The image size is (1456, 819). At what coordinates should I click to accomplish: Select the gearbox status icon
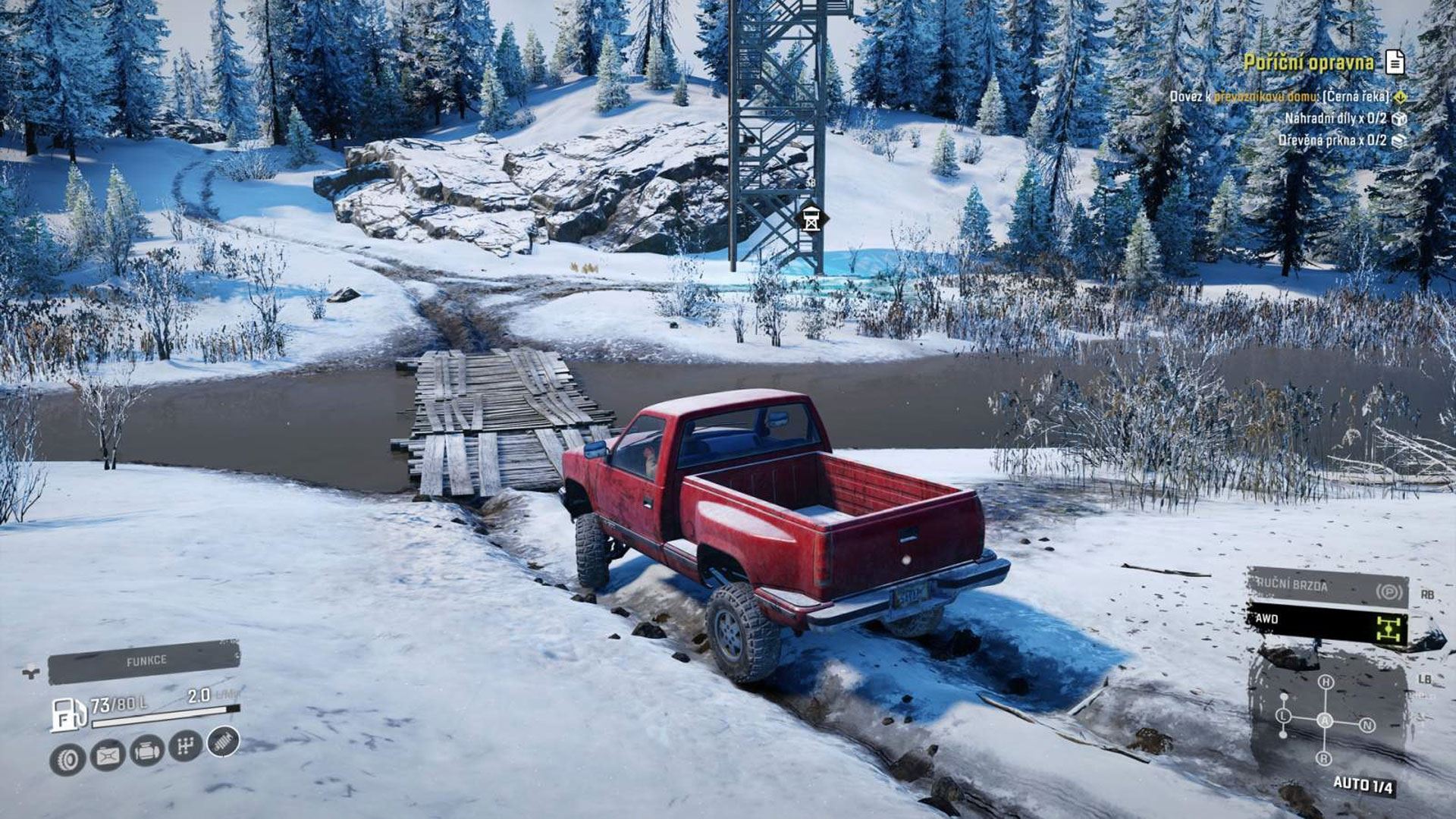(x=185, y=746)
